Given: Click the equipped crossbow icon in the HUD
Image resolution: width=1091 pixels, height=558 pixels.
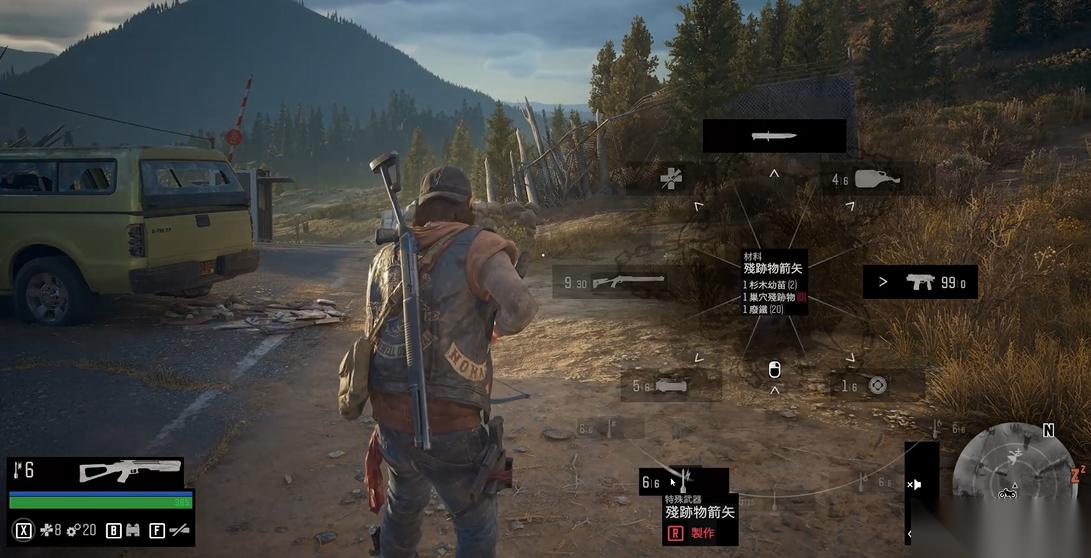Looking at the screenshot, I should click(x=130, y=470).
